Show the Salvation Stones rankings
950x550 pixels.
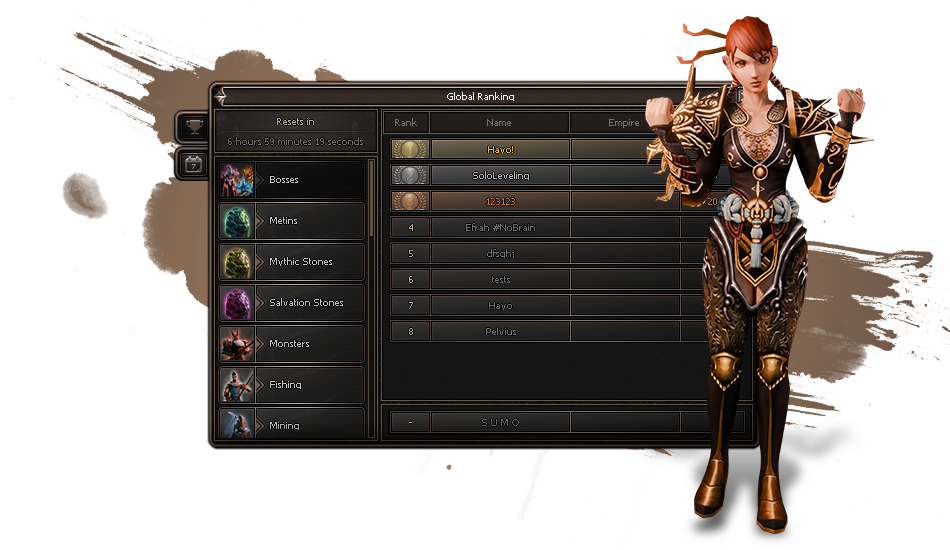tap(292, 303)
